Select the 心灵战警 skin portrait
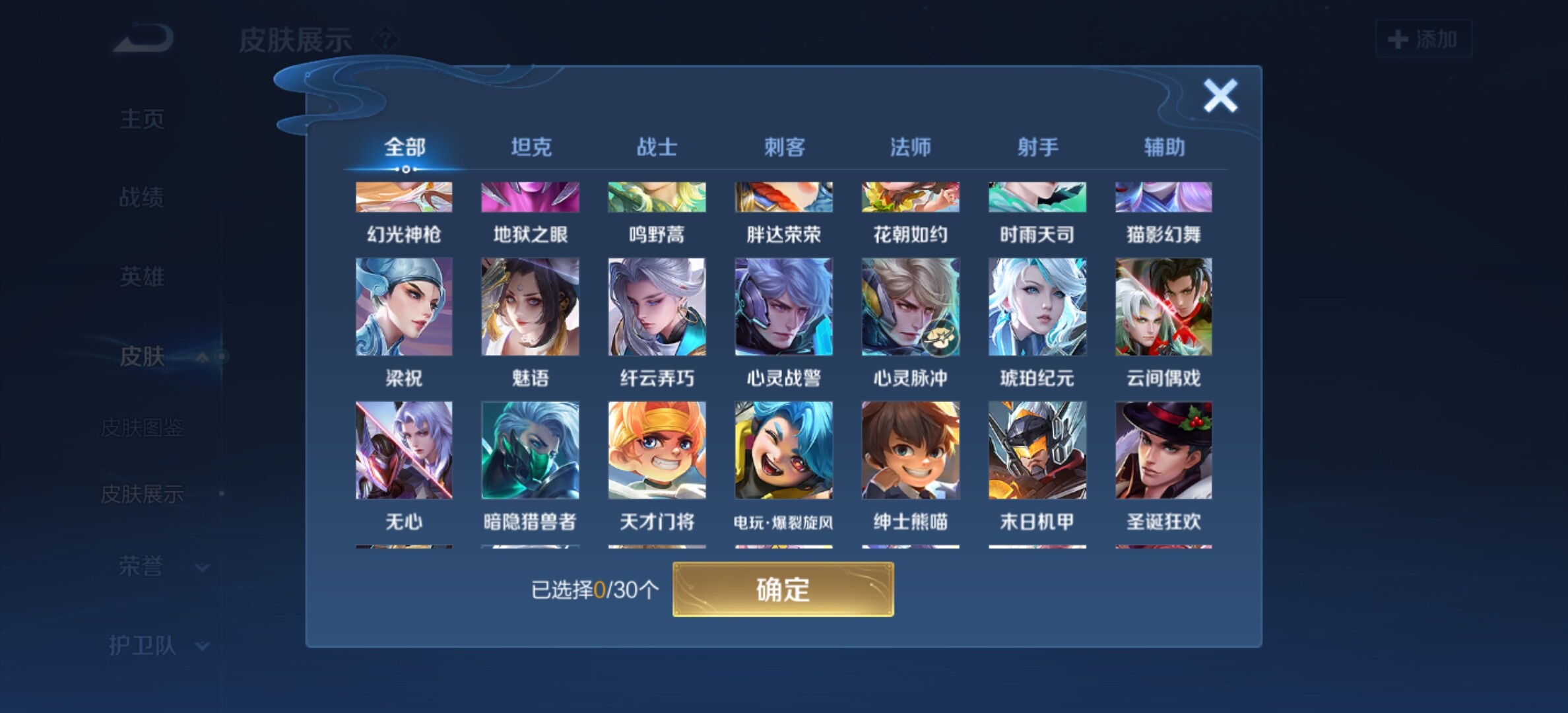 784,307
